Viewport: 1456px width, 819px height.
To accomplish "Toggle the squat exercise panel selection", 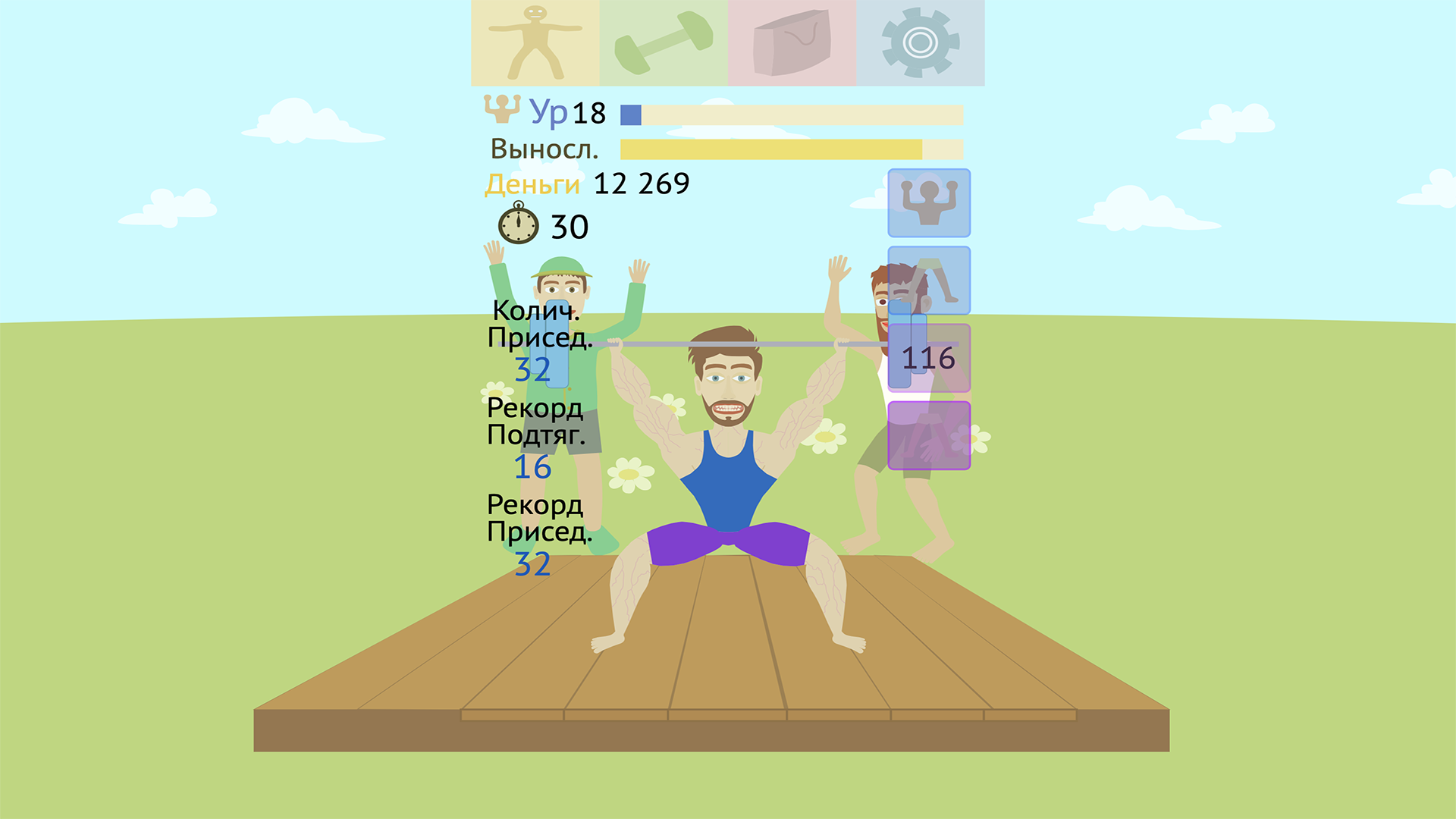I will click(927, 279).
